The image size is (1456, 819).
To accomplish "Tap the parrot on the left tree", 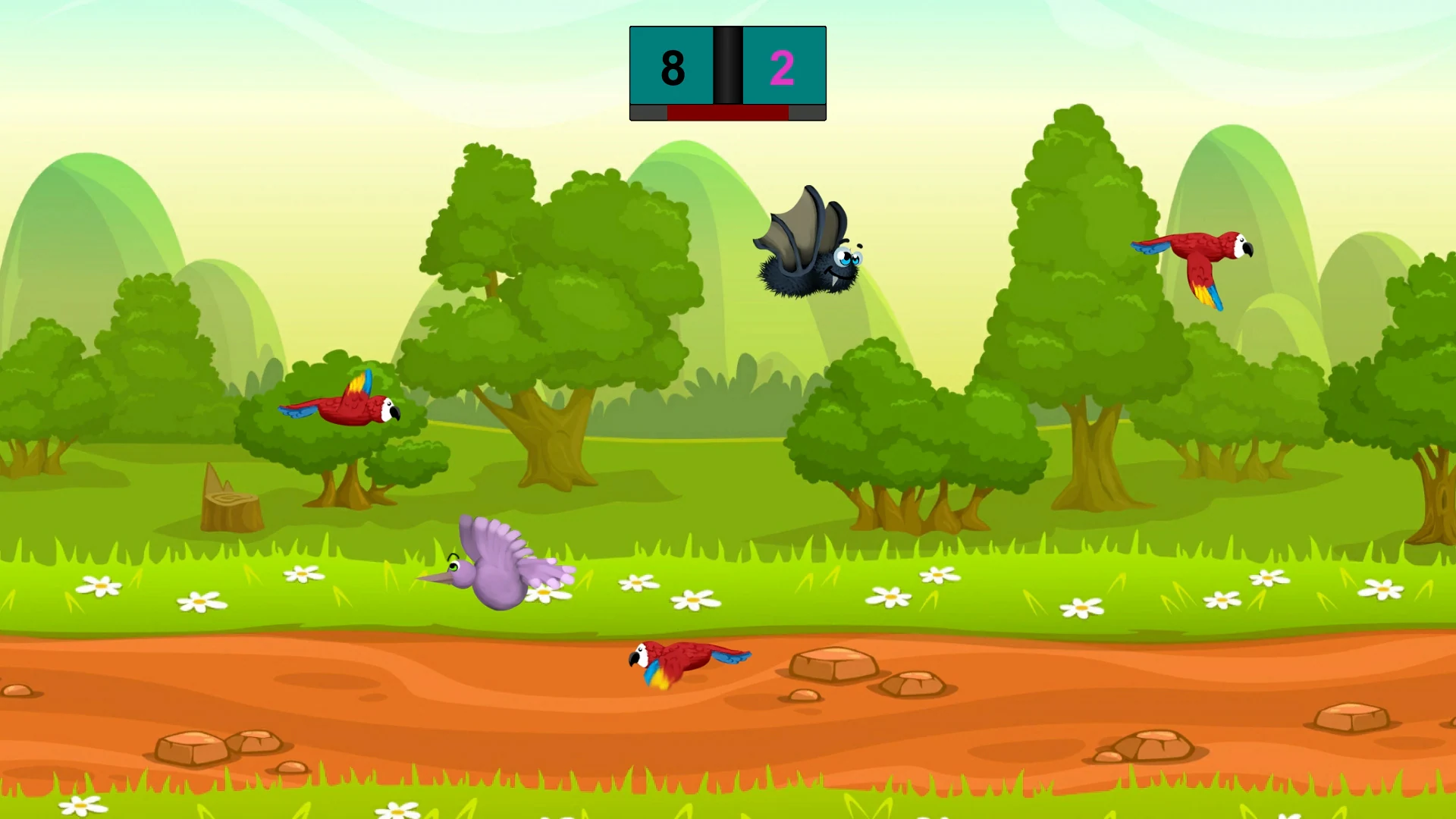I will coord(345,409).
